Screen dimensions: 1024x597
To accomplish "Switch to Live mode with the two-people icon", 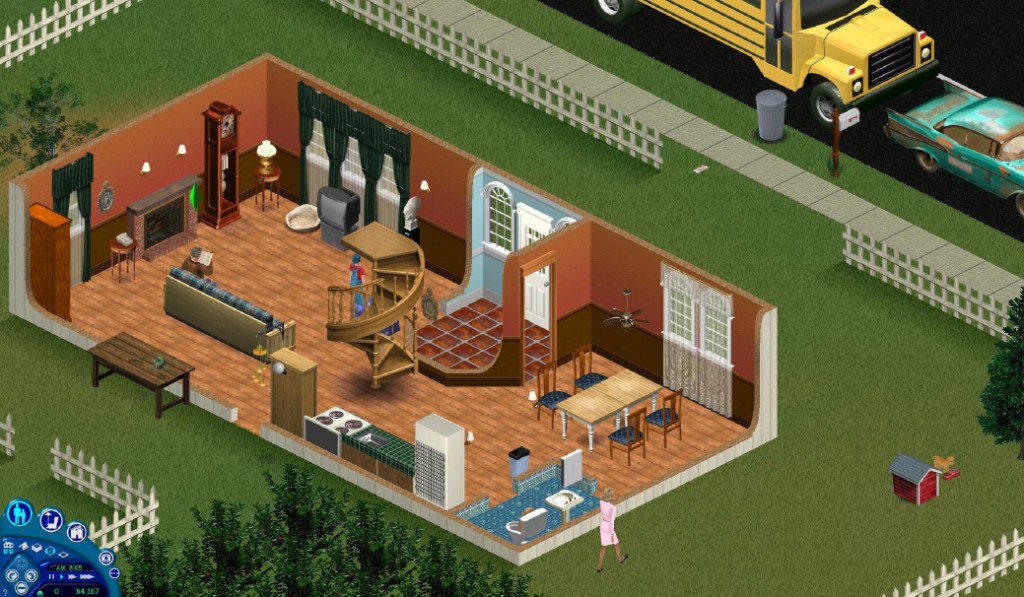I will tap(19, 514).
